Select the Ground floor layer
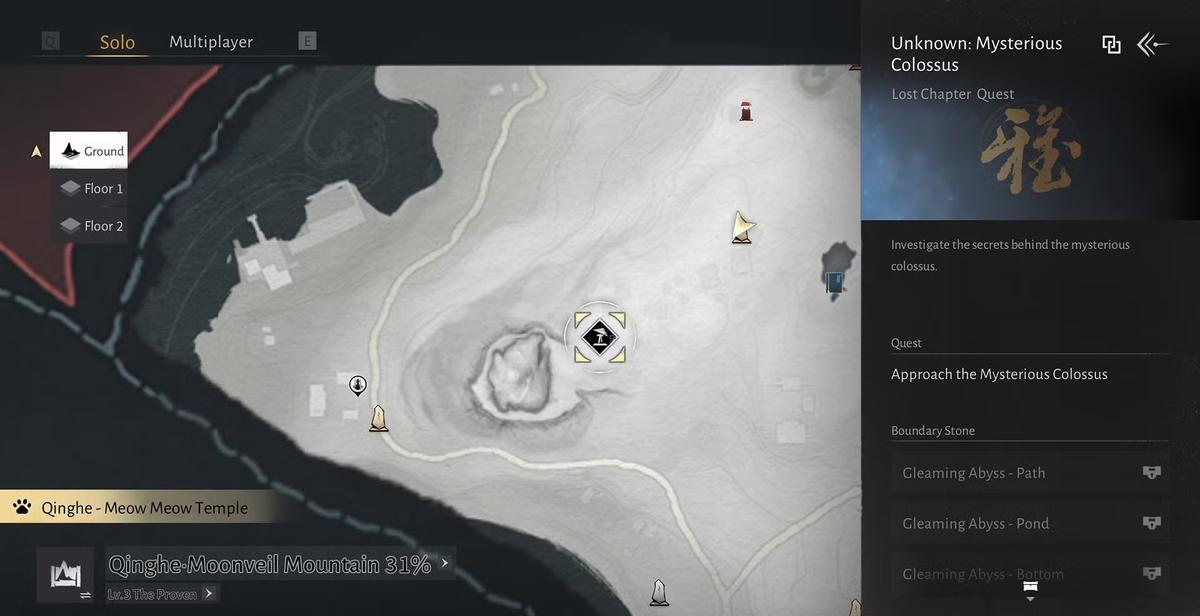The height and width of the screenshot is (616, 1200). [x=90, y=151]
